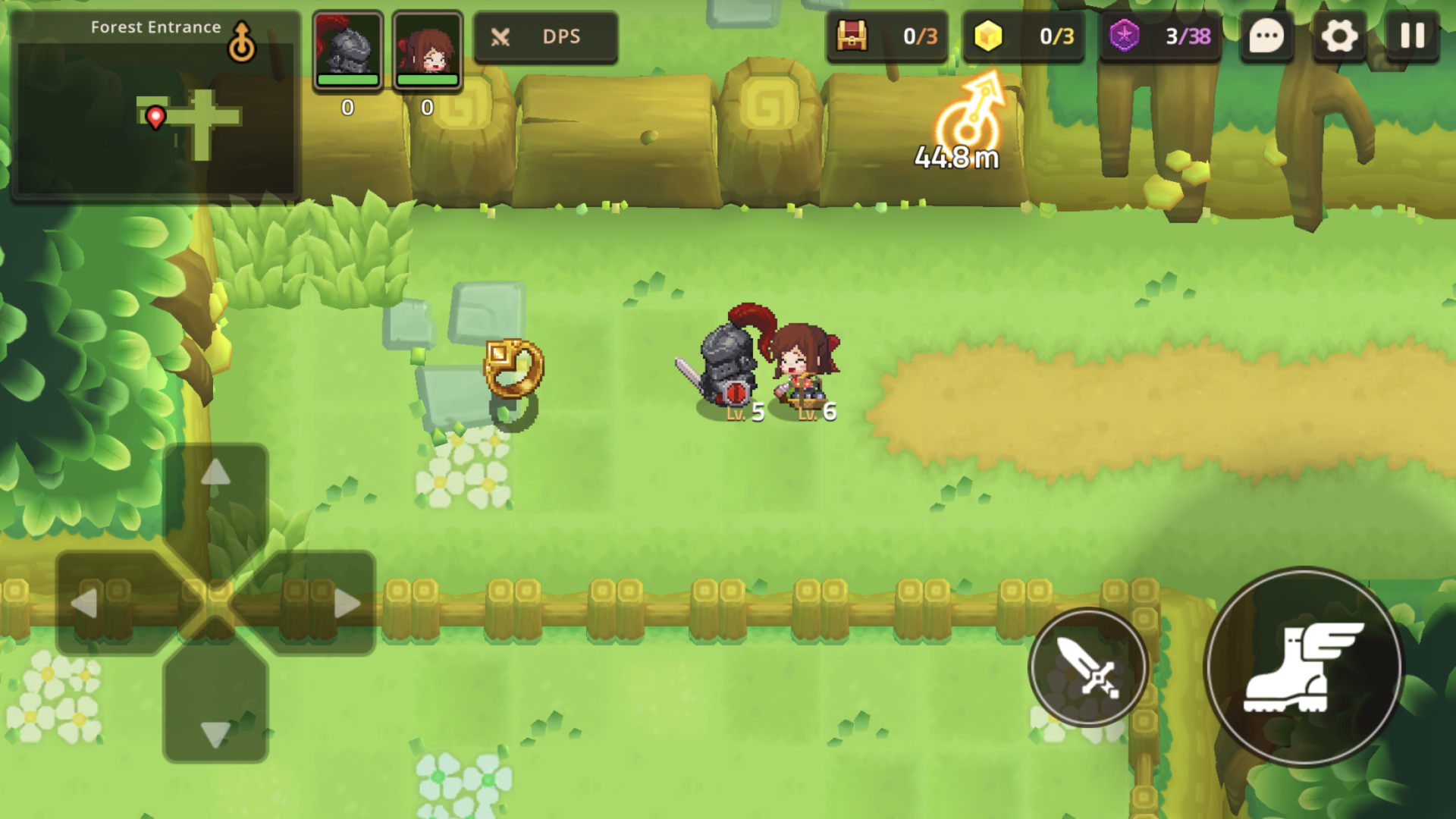Open the gear settings menu
1456x819 pixels.
point(1339,36)
